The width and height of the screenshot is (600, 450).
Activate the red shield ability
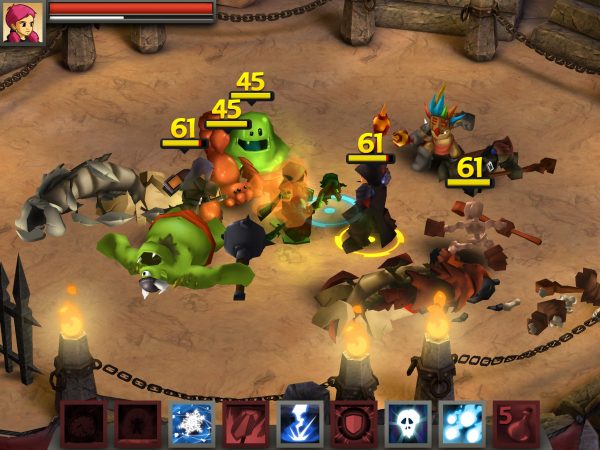point(354,424)
